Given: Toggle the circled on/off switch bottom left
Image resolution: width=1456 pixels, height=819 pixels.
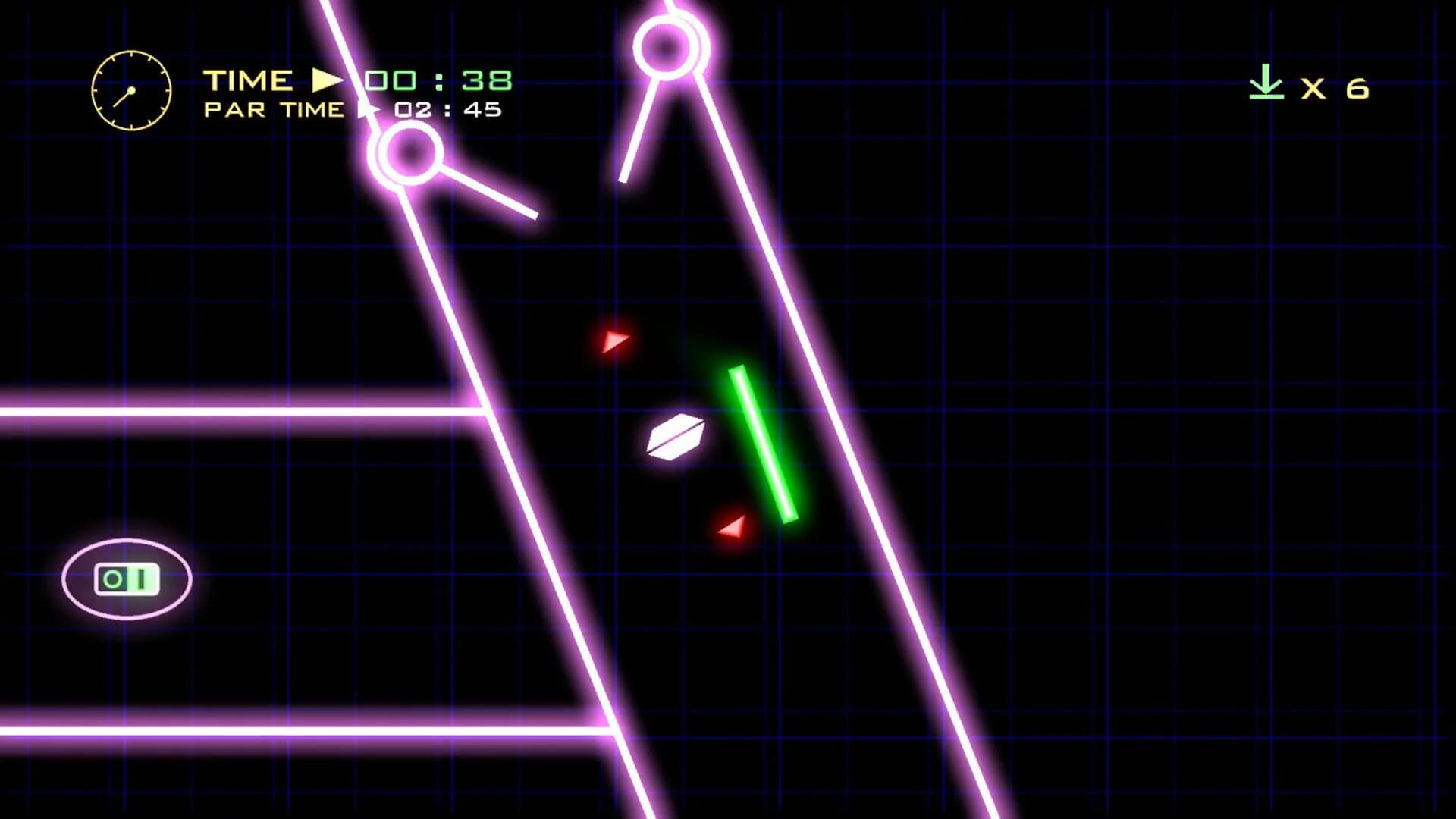Looking at the screenshot, I should click(x=127, y=578).
